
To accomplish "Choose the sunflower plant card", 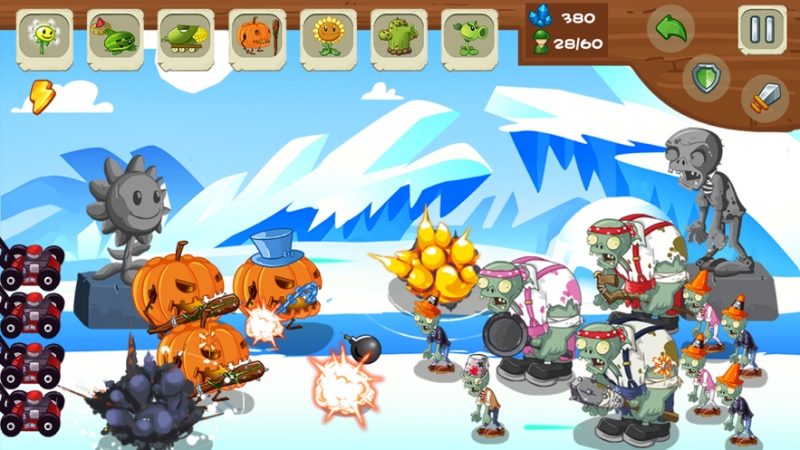I will point(328,38).
